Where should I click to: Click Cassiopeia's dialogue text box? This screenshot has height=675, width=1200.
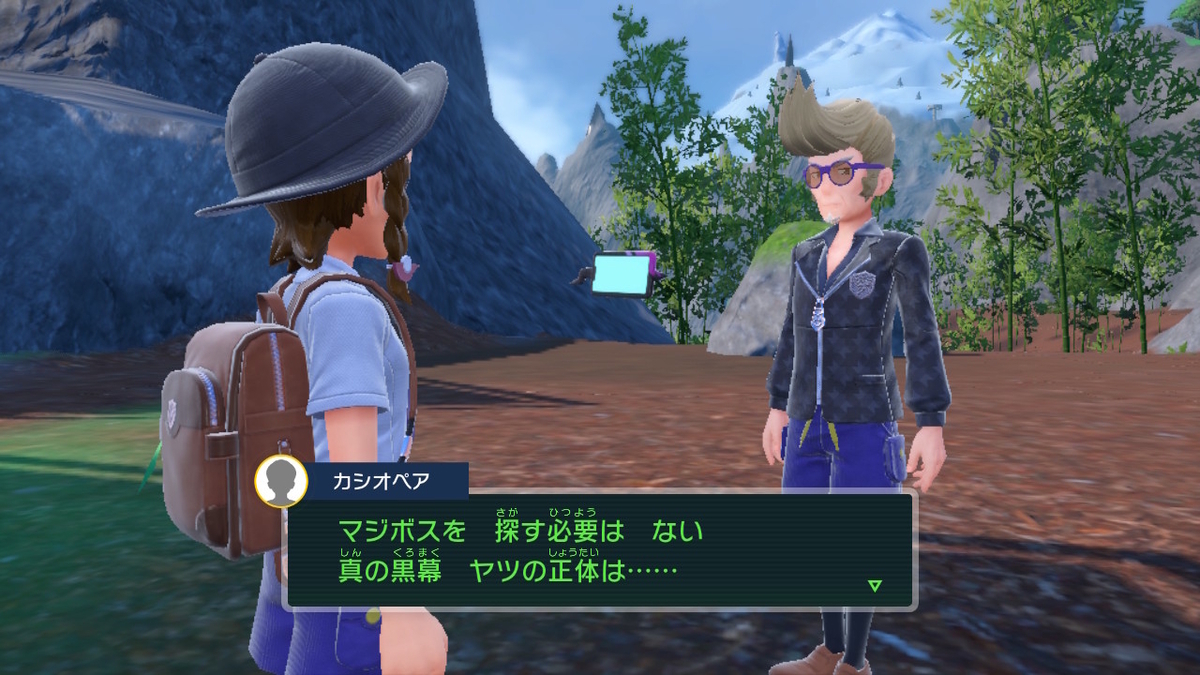tap(600, 550)
